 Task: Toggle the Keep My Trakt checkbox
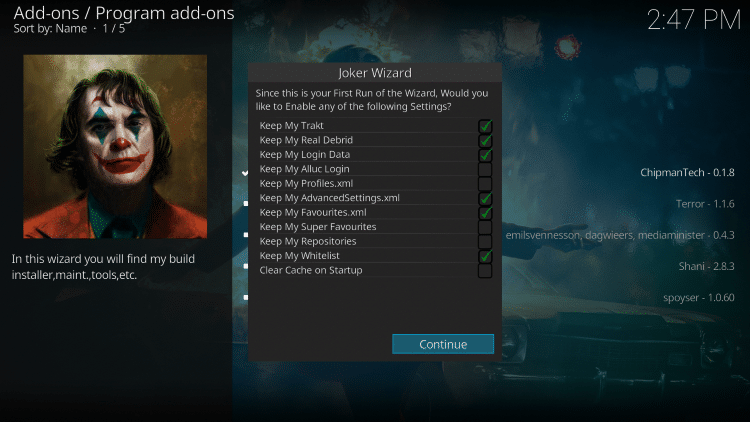coord(485,126)
